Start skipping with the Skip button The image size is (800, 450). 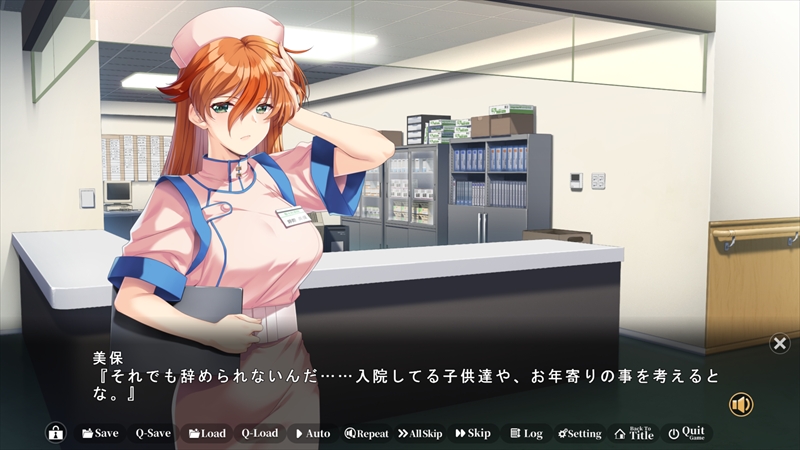click(x=473, y=433)
